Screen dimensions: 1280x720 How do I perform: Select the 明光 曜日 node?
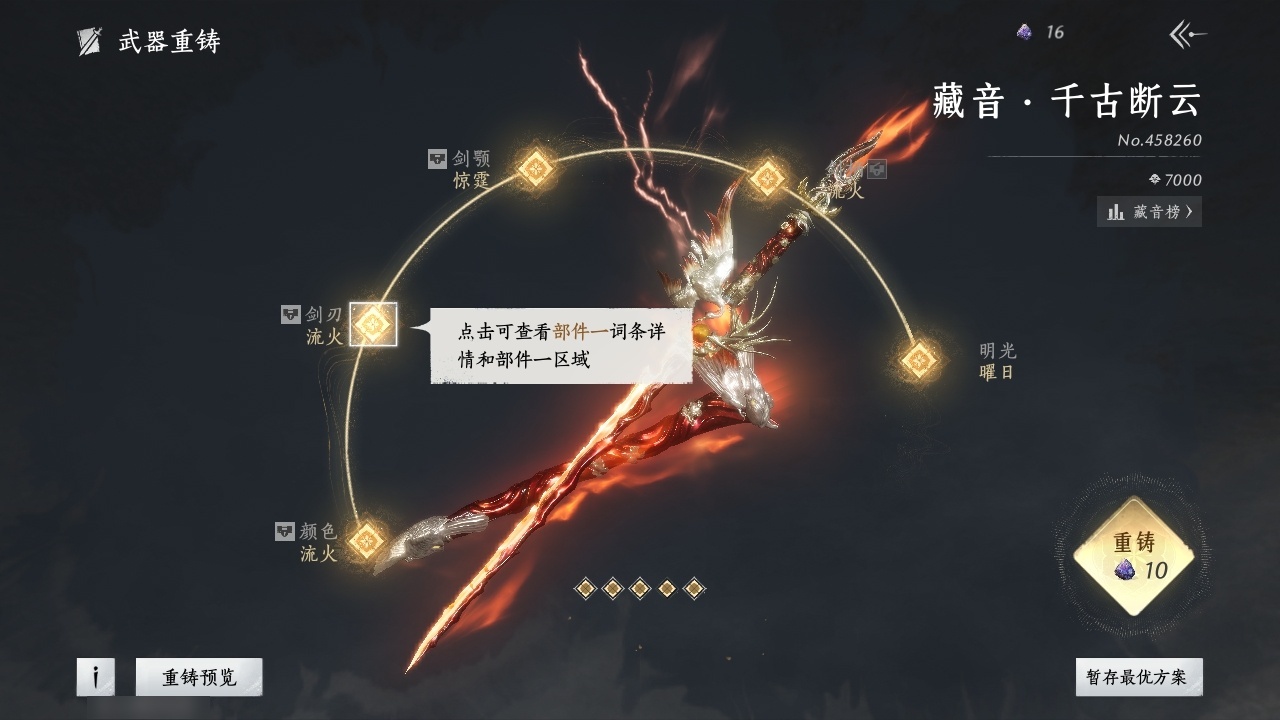[x=919, y=360]
